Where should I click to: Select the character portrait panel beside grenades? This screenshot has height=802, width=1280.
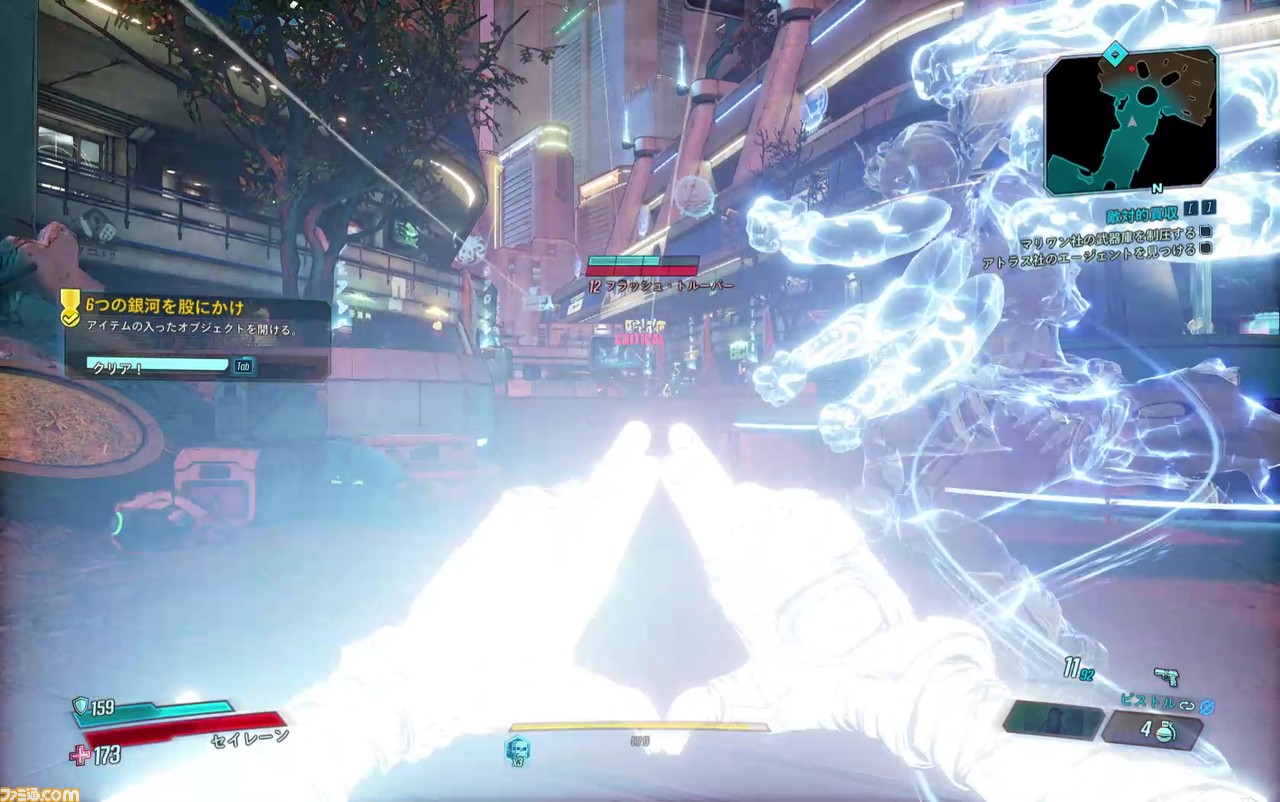point(1052,720)
